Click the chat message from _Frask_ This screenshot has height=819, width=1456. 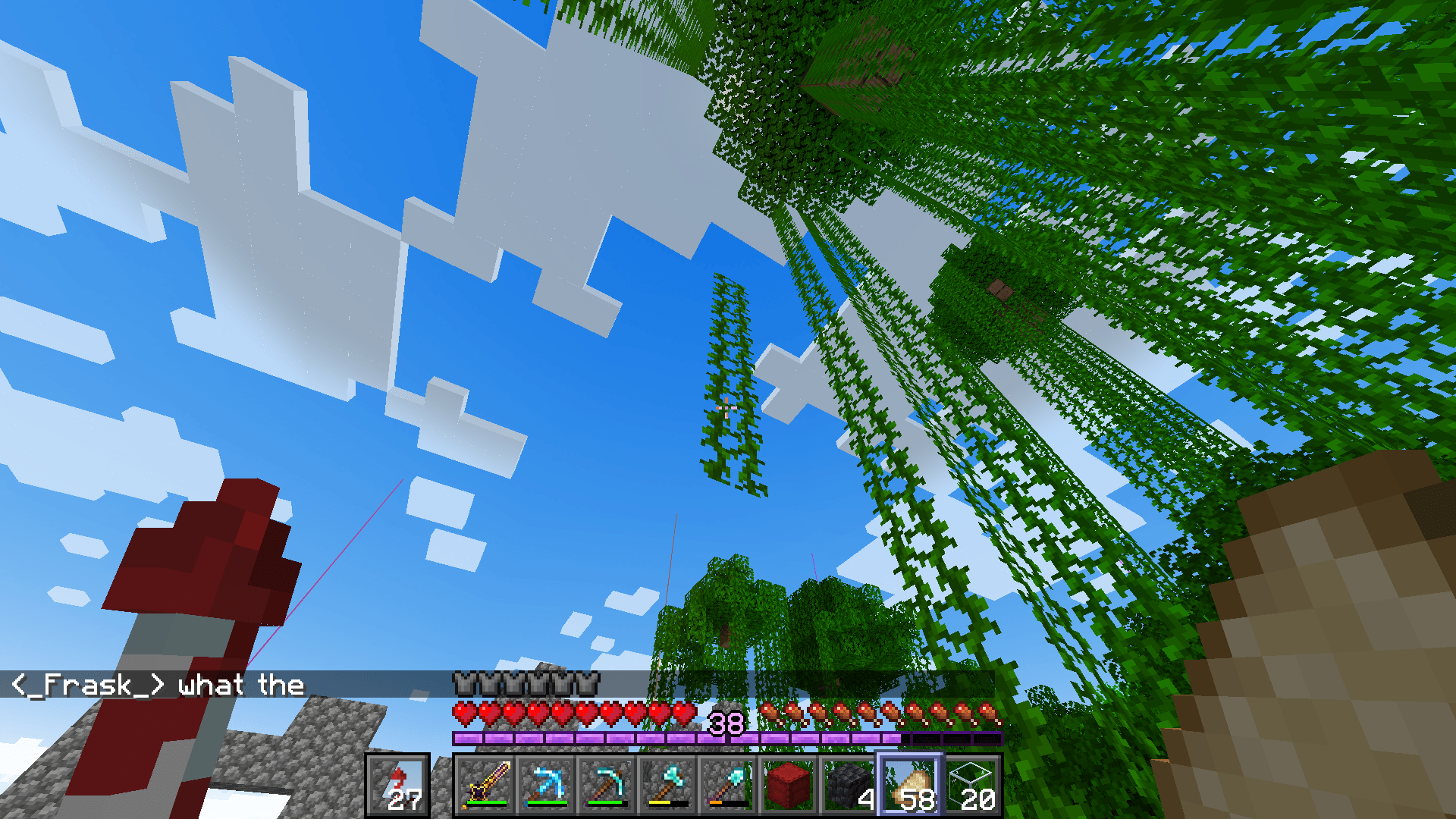click(152, 685)
